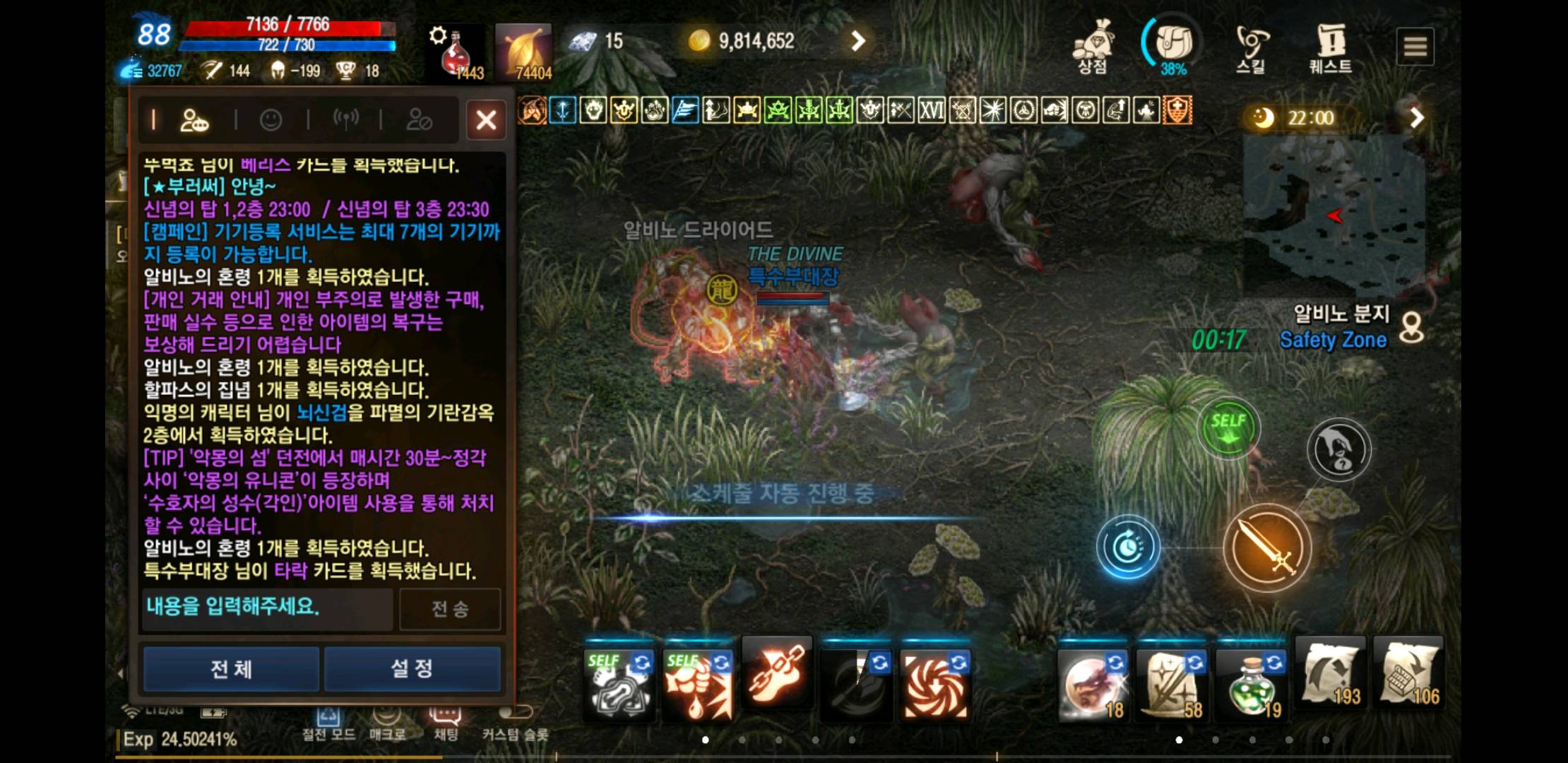
Task: Click the 전체 chat filter button
Action: click(x=231, y=668)
